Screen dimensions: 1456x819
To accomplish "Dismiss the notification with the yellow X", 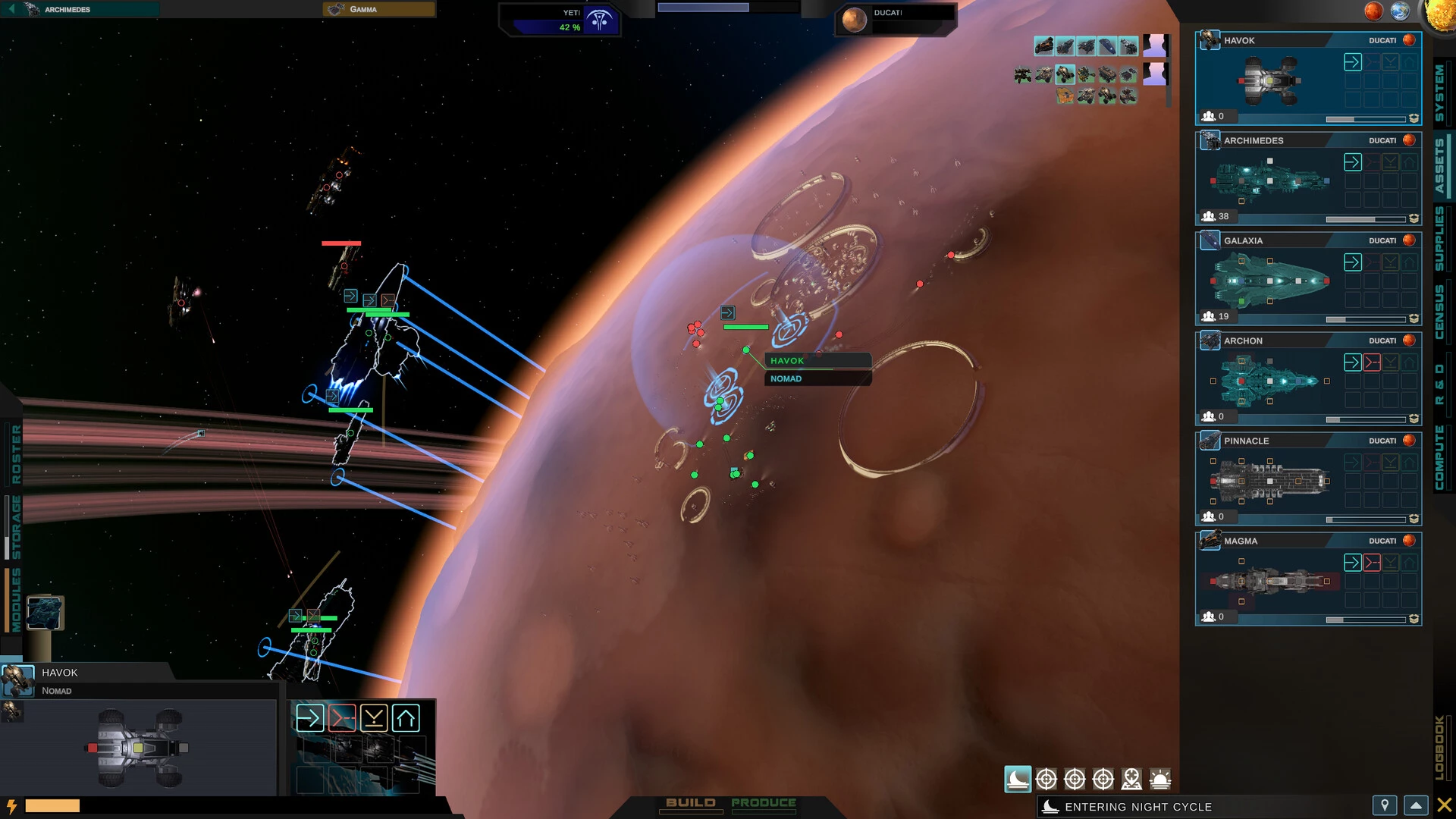I will [1445, 805].
